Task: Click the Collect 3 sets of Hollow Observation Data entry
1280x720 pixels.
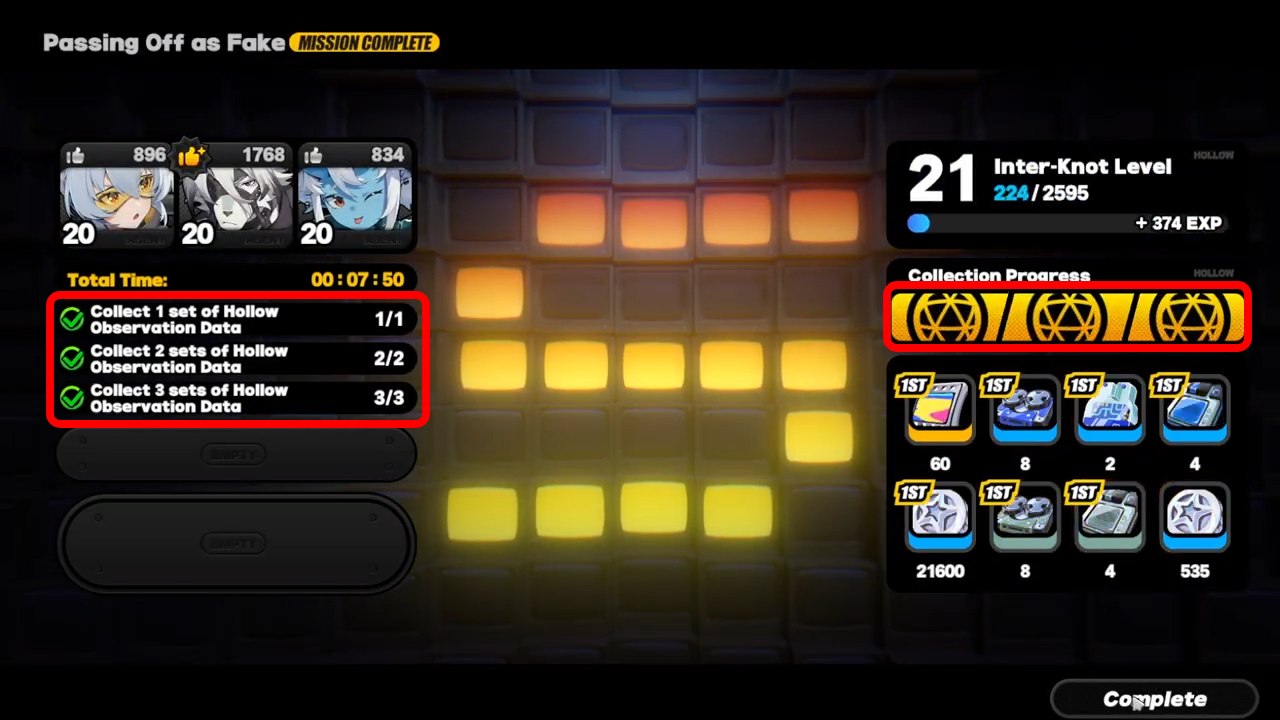Action: point(237,398)
